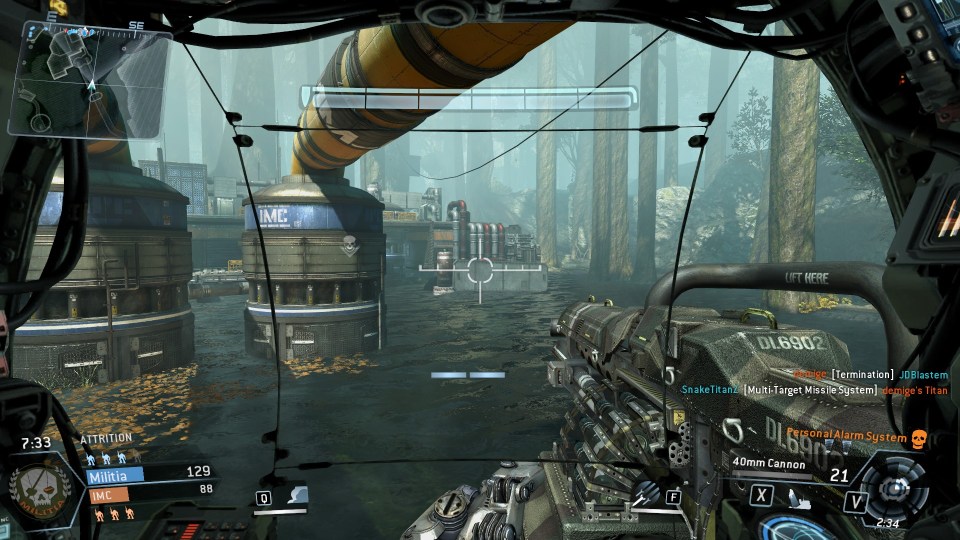Select the 40mm Cannon weapon label
The width and height of the screenshot is (960, 540).
tap(767, 463)
